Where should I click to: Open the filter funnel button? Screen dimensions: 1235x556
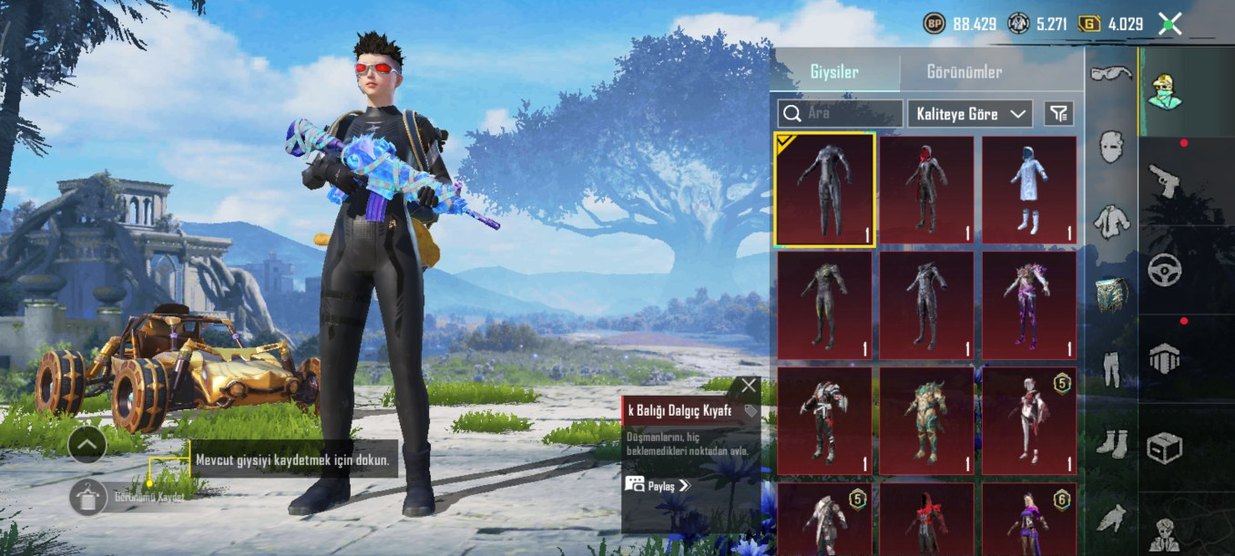click(1058, 113)
